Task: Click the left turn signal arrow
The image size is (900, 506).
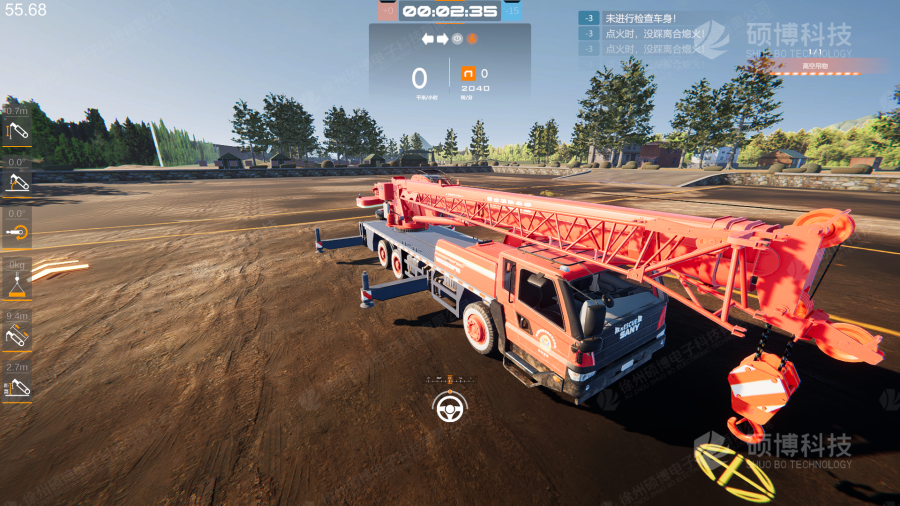Action: click(428, 39)
